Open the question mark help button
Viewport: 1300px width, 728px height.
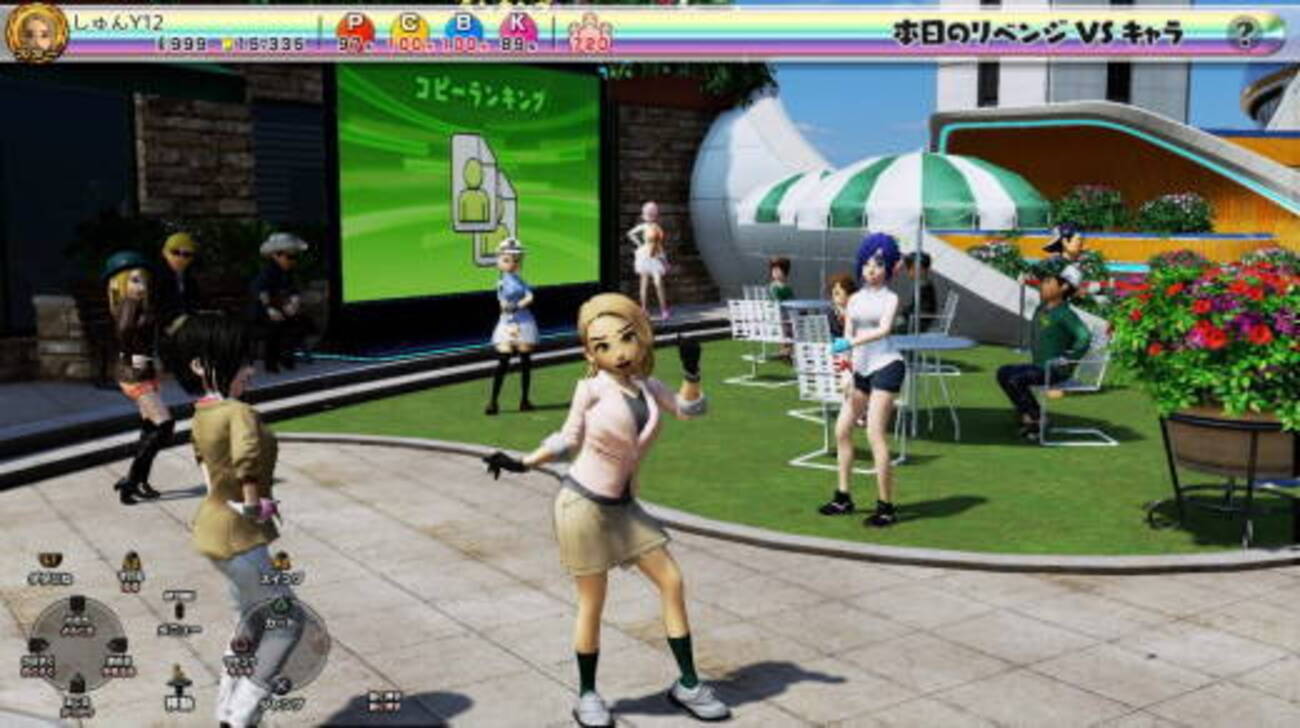coord(1243,34)
